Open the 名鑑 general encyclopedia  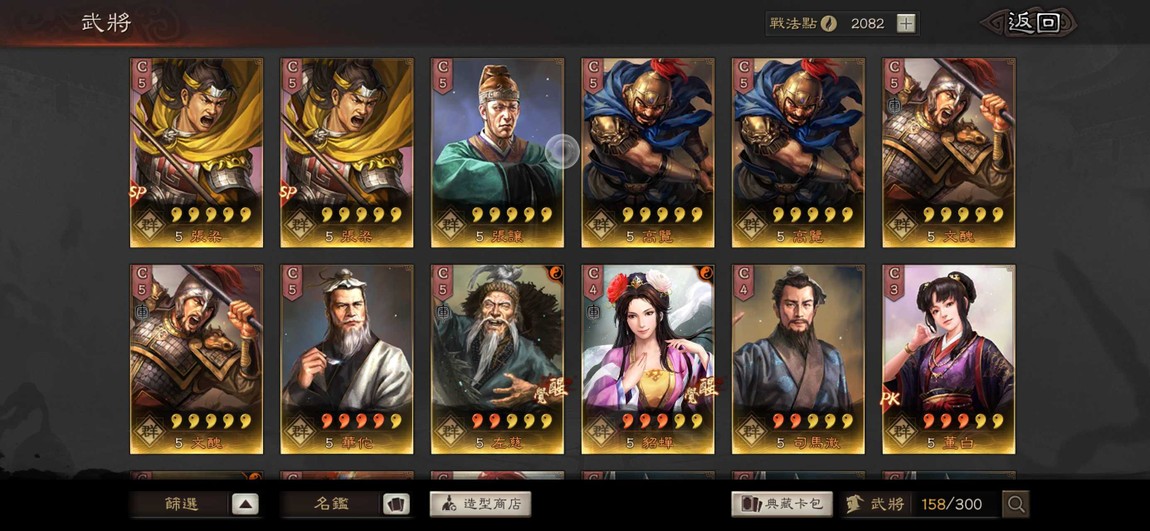(x=346, y=504)
